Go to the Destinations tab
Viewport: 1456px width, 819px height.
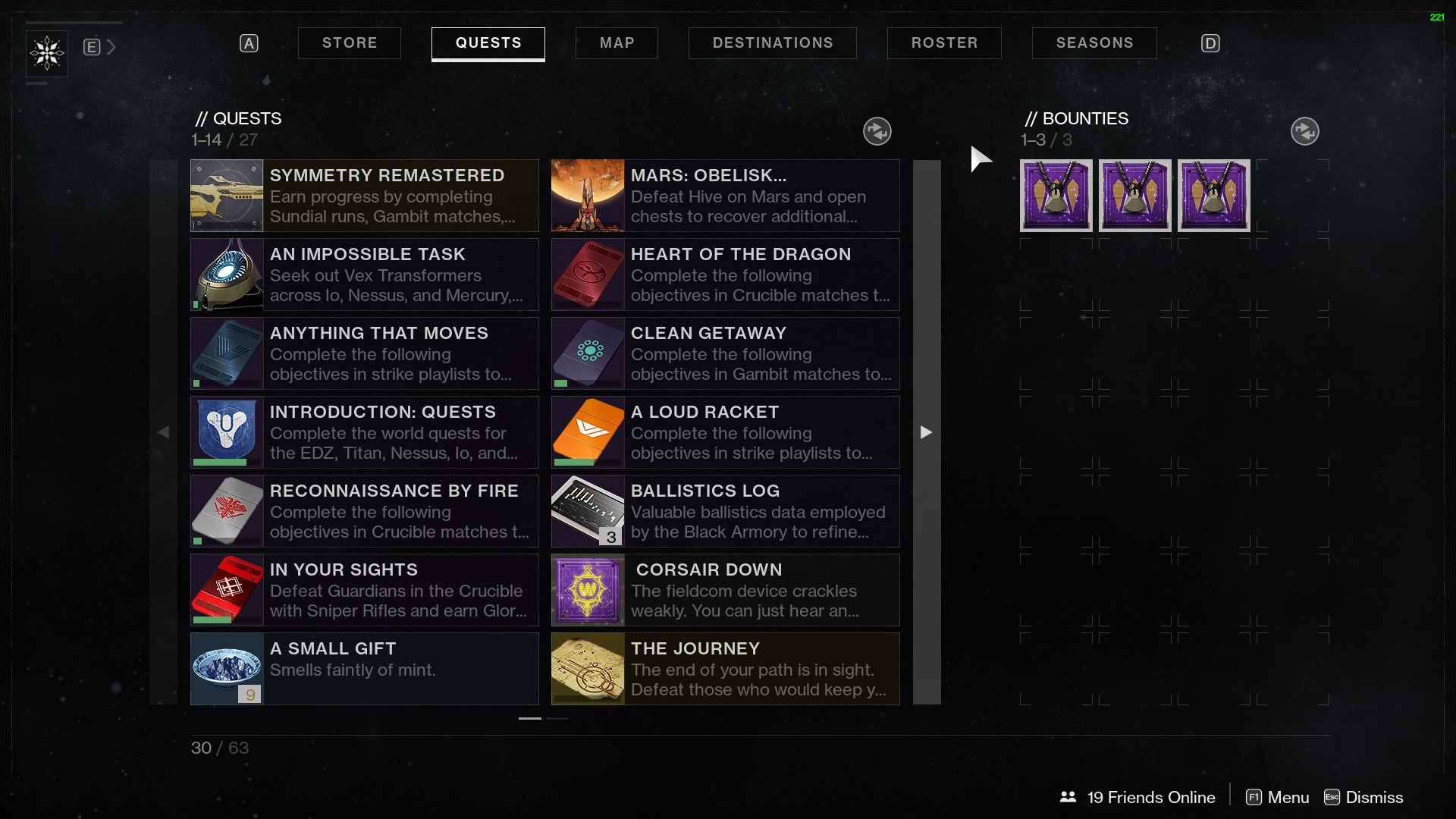(x=772, y=43)
